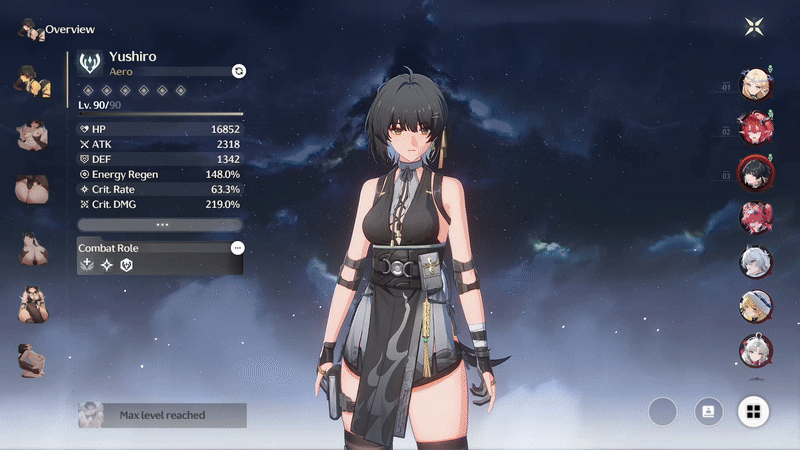Choose the blonde character with white hat

[753, 305]
